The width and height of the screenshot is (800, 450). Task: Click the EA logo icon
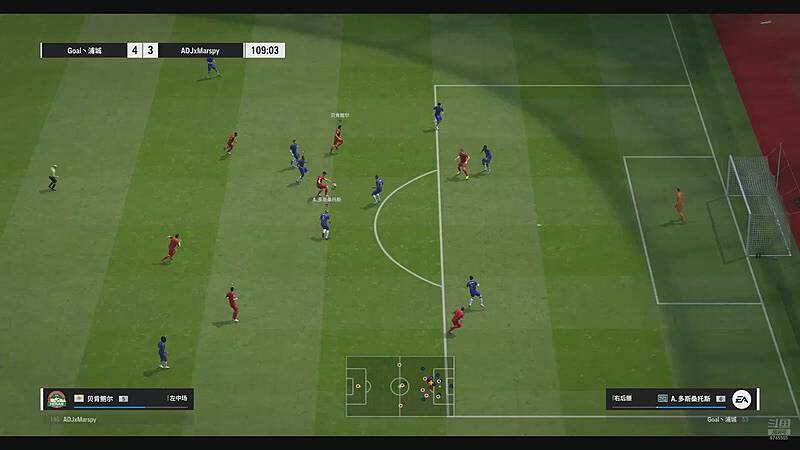point(742,399)
